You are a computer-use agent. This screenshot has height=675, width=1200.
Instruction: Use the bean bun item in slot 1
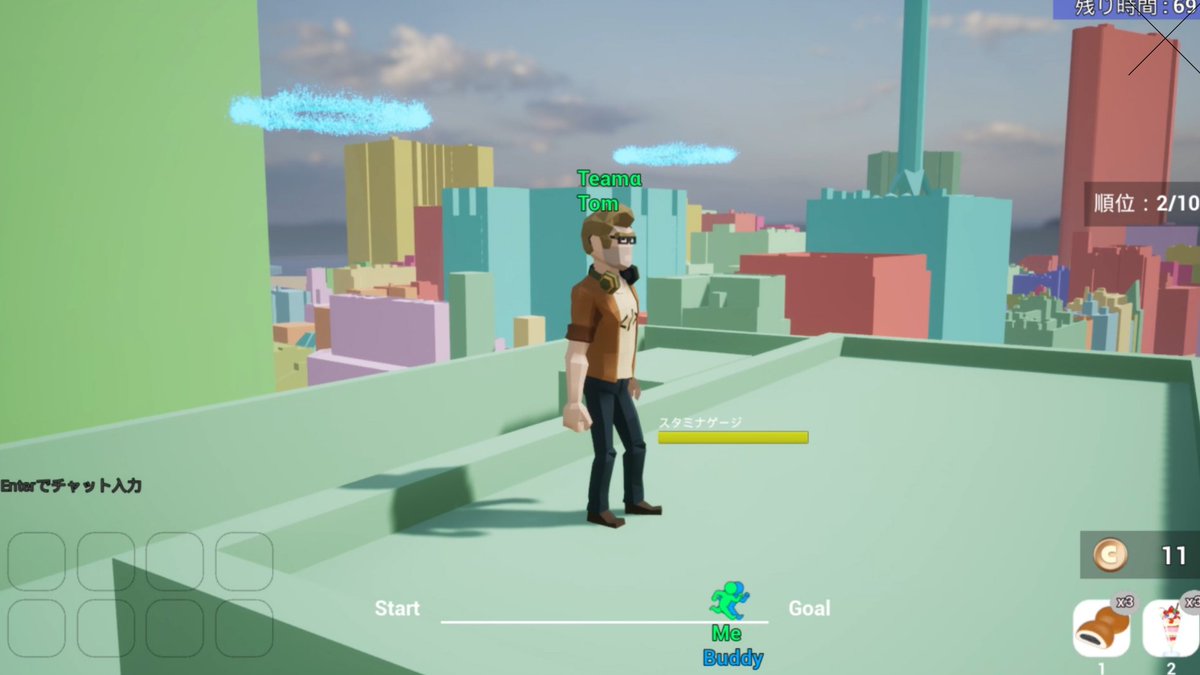[1101, 628]
